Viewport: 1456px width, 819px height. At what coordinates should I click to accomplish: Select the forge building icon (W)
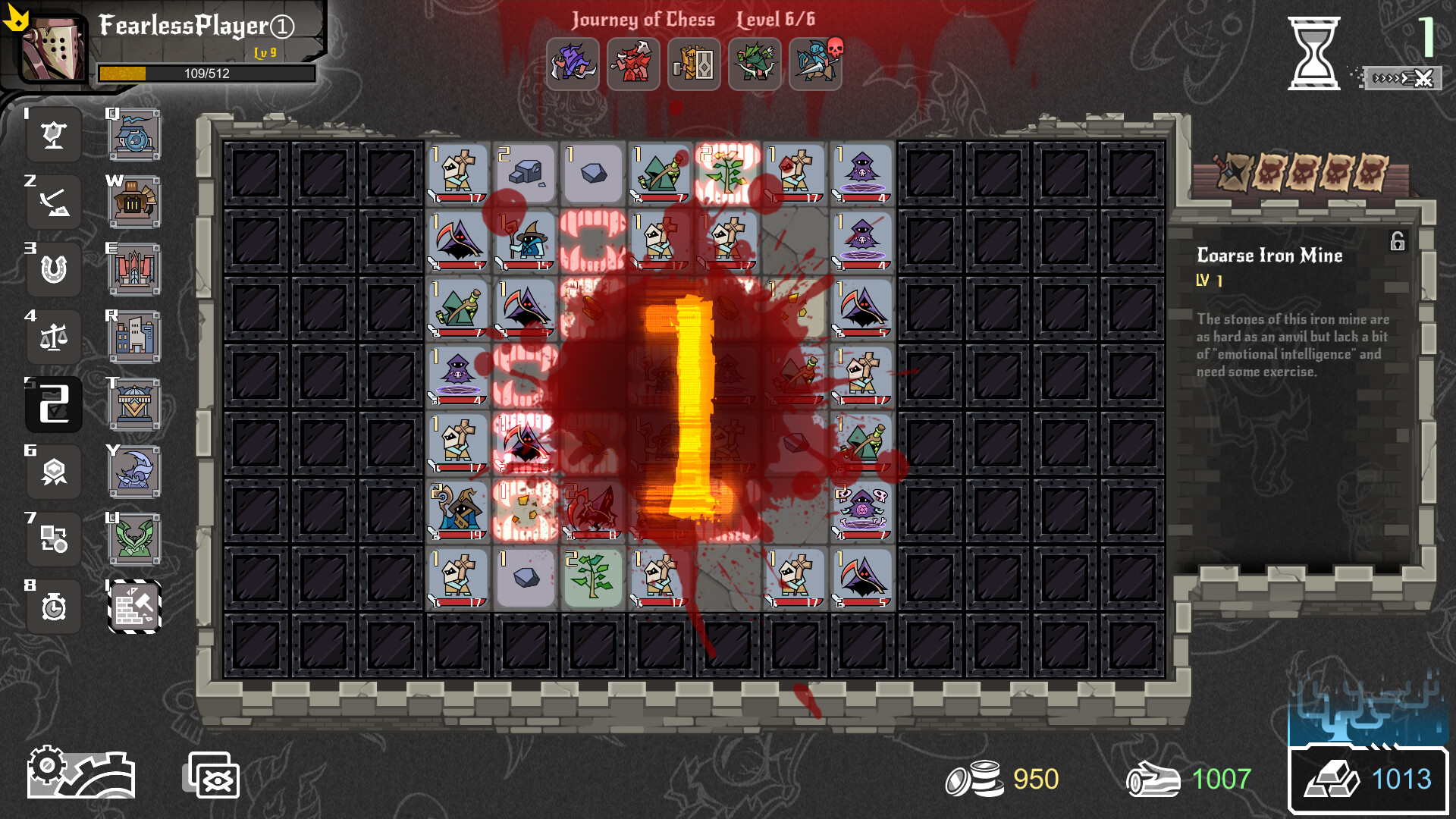pos(133,201)
